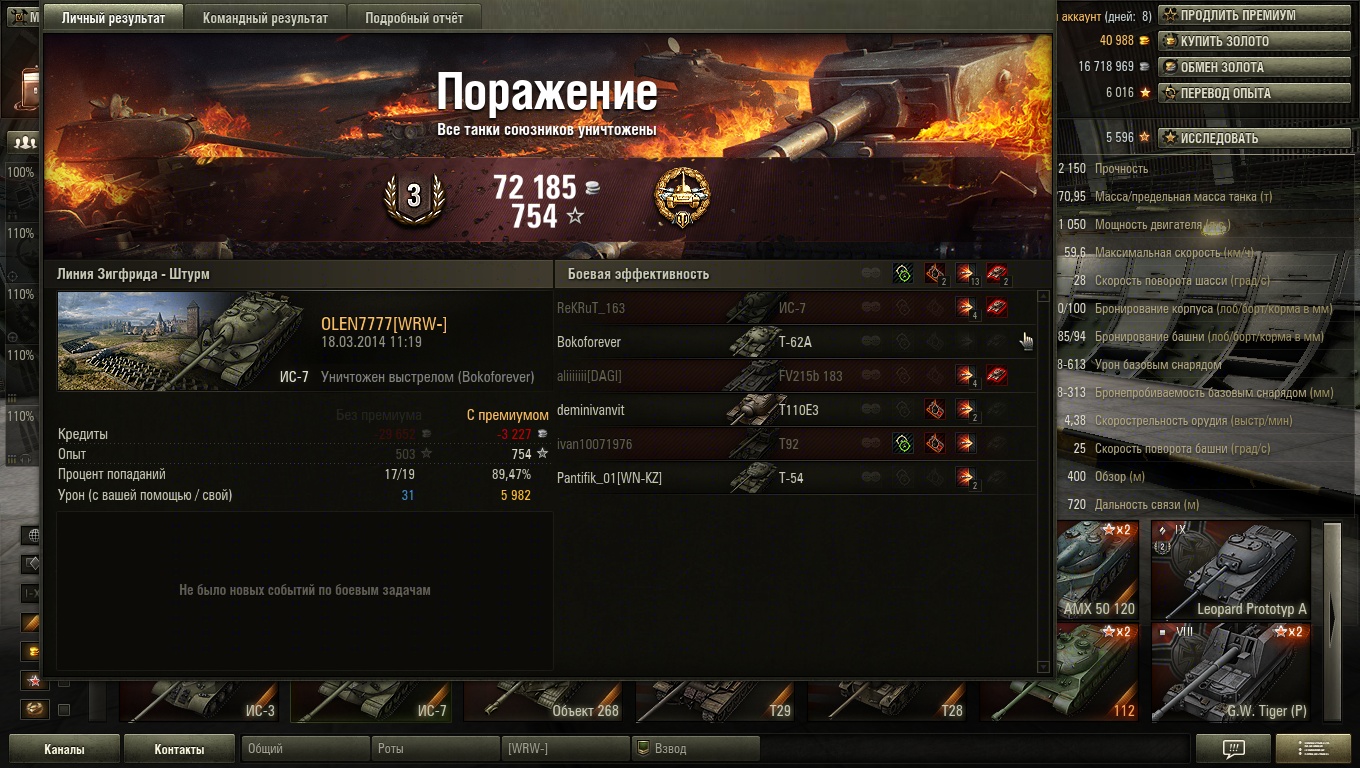The image size is (1360, 768).
Task: Choose the Обмен золота button
Action: [x=1221, y=67]
